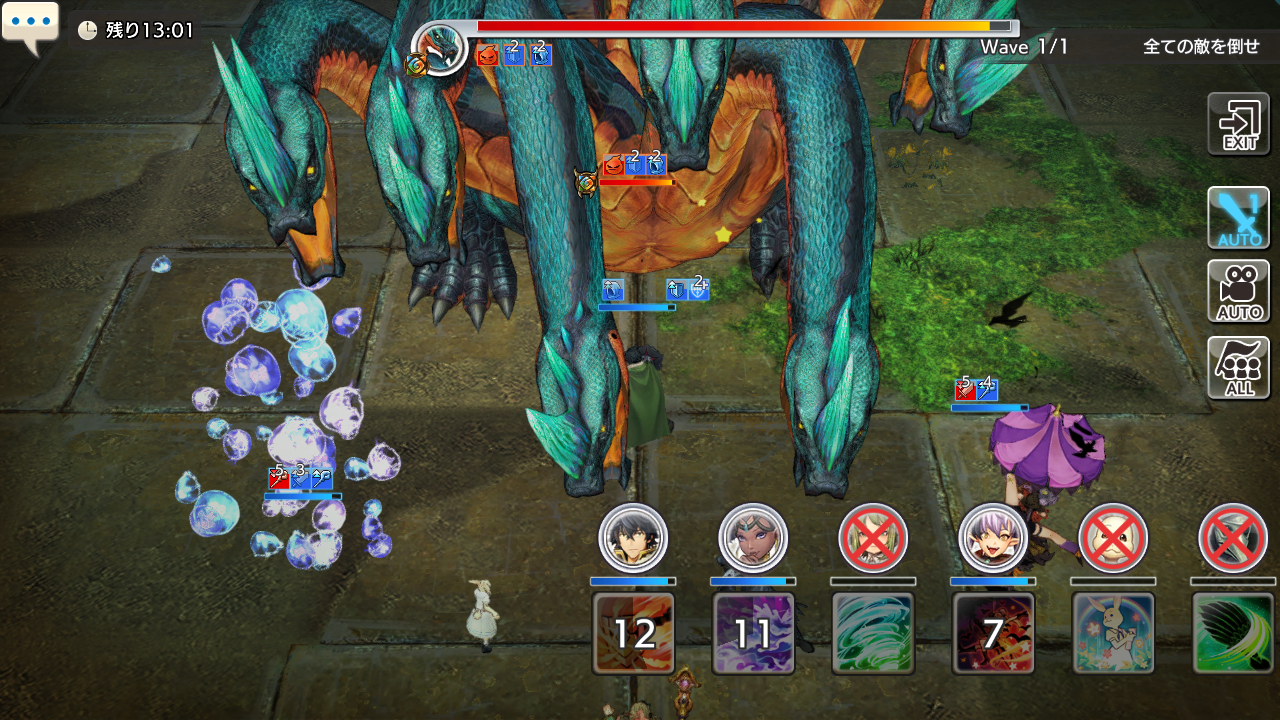Select the silver-haired smiling girl portrait

[993, 538]
